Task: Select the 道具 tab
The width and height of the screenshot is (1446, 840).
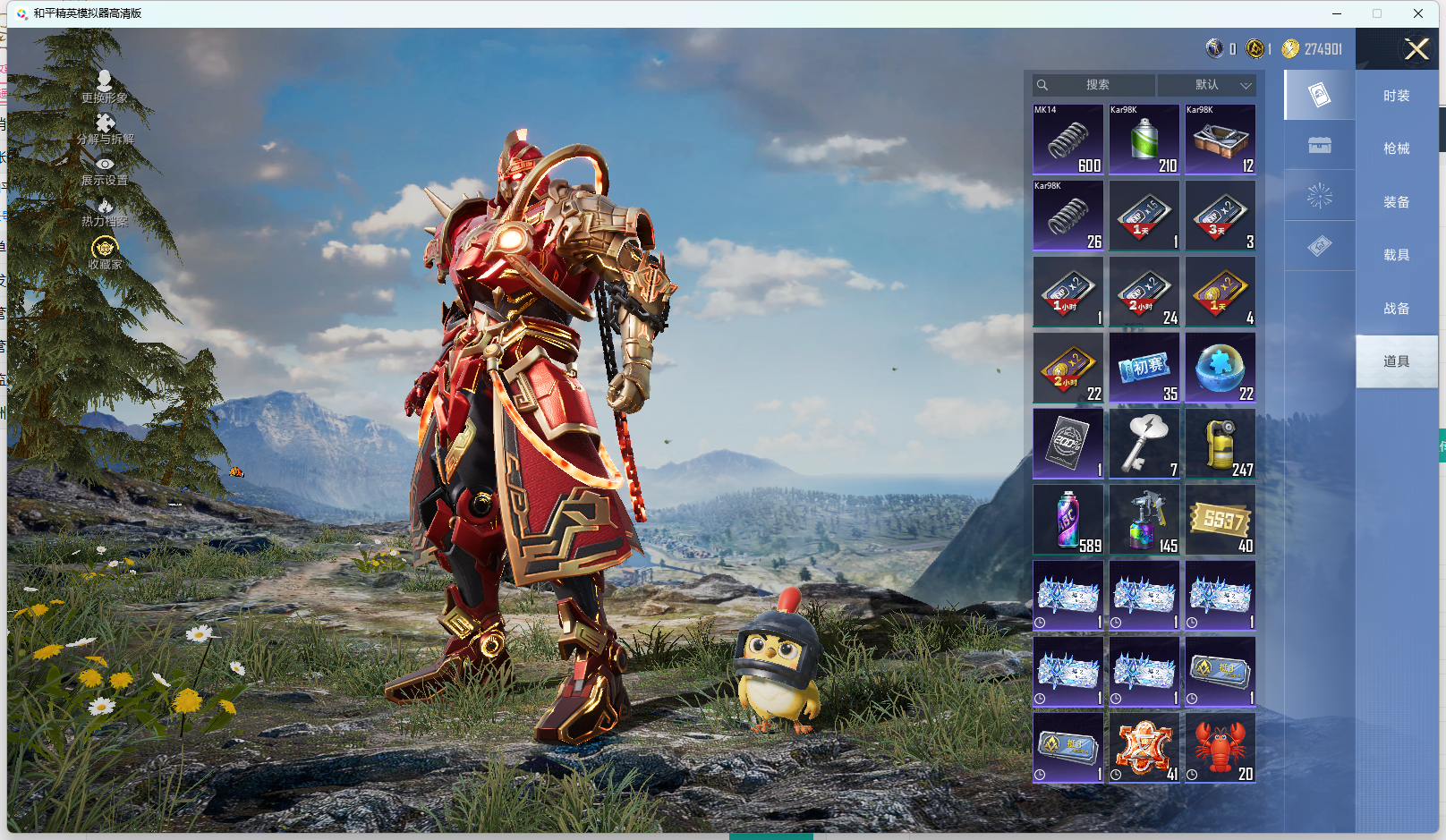Action: pyautogui.click(x=1396, y=361)
